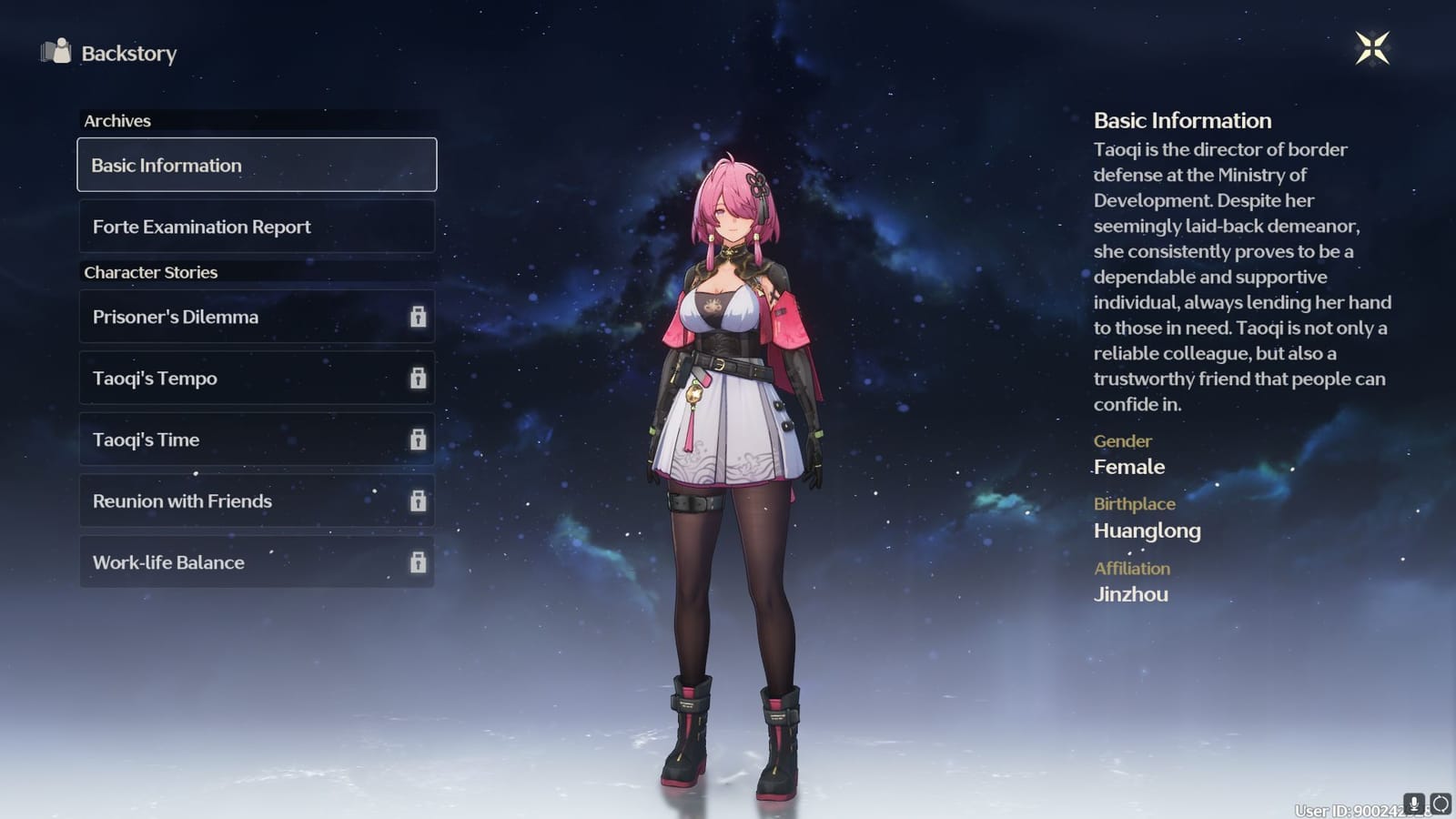
Task: Click the lock icon on Work-life Balance
Action: click(x=420, y=562)
